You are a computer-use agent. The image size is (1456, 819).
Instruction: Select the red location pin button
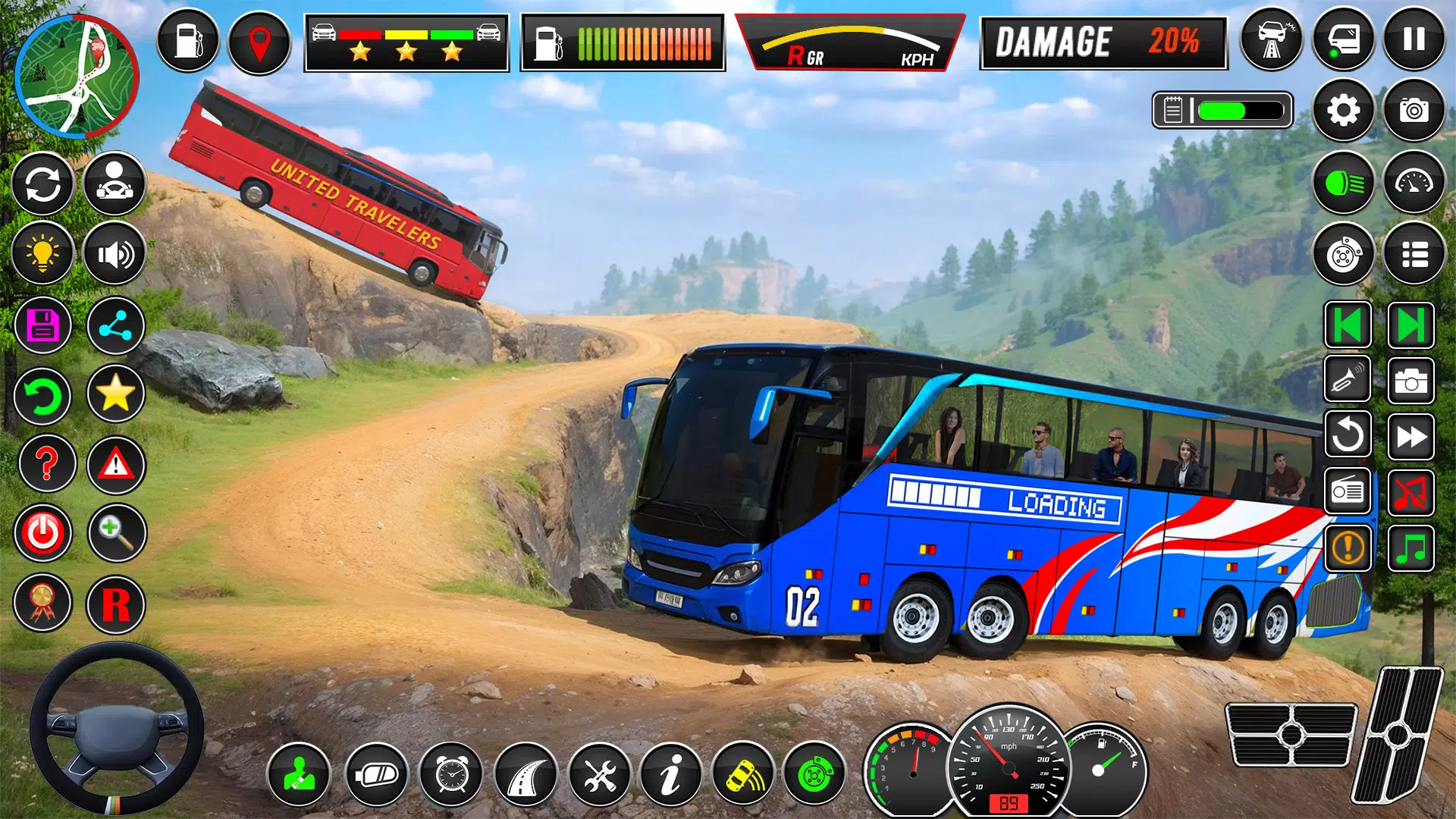coord(259,42)
